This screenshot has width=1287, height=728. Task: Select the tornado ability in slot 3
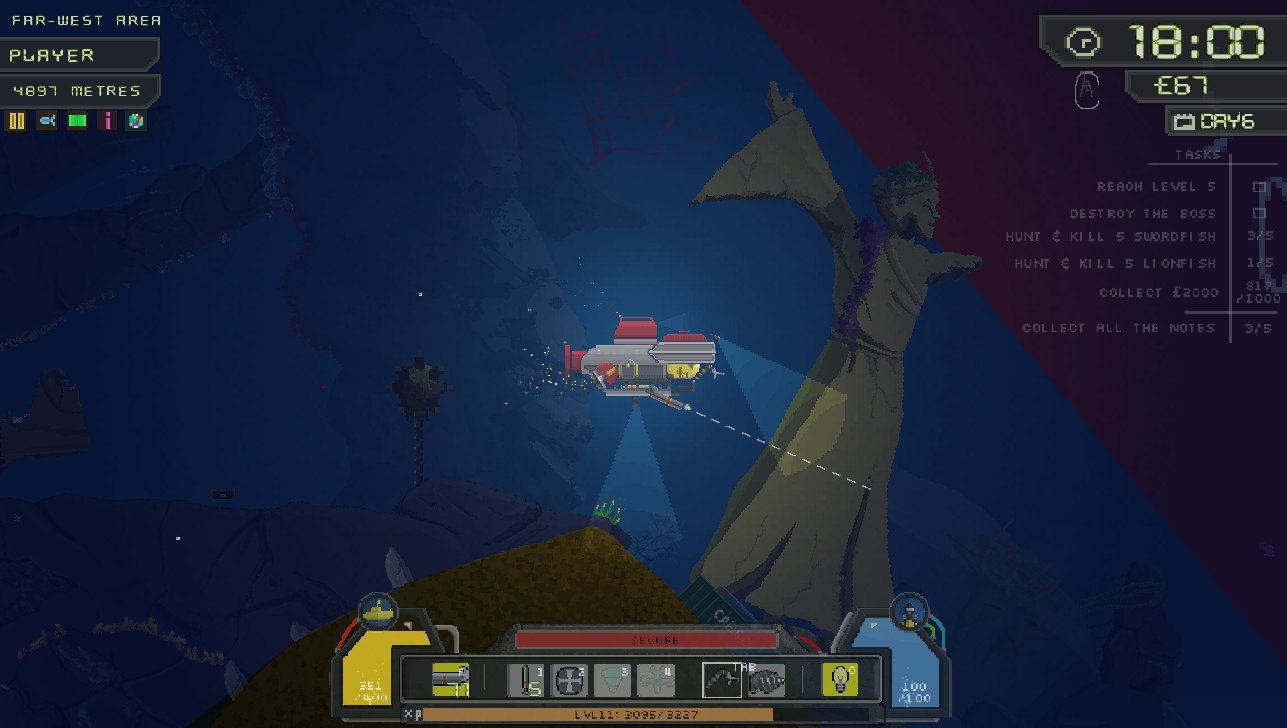[612, 680]
